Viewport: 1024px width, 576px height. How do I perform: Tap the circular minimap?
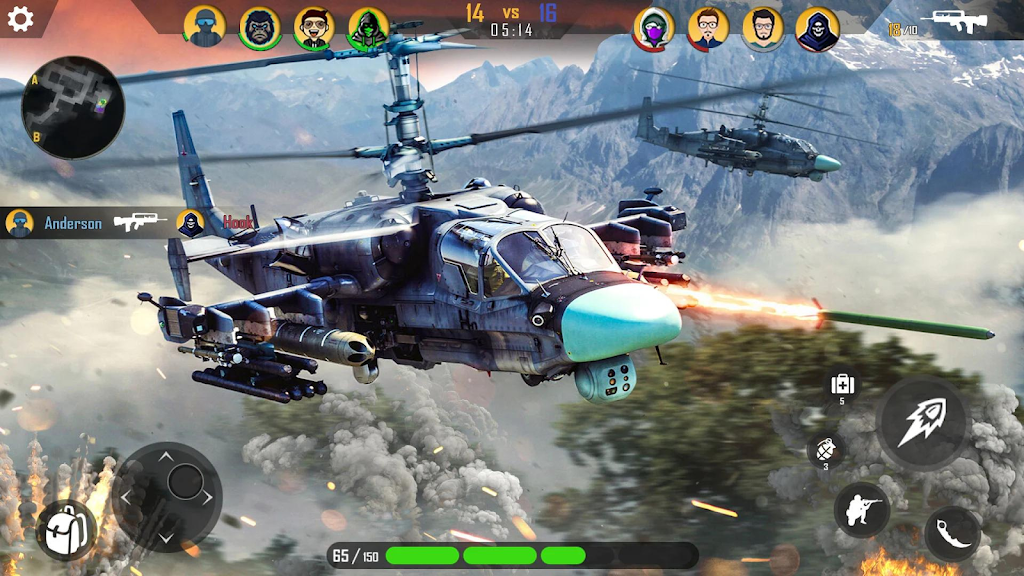coord(73,107)
